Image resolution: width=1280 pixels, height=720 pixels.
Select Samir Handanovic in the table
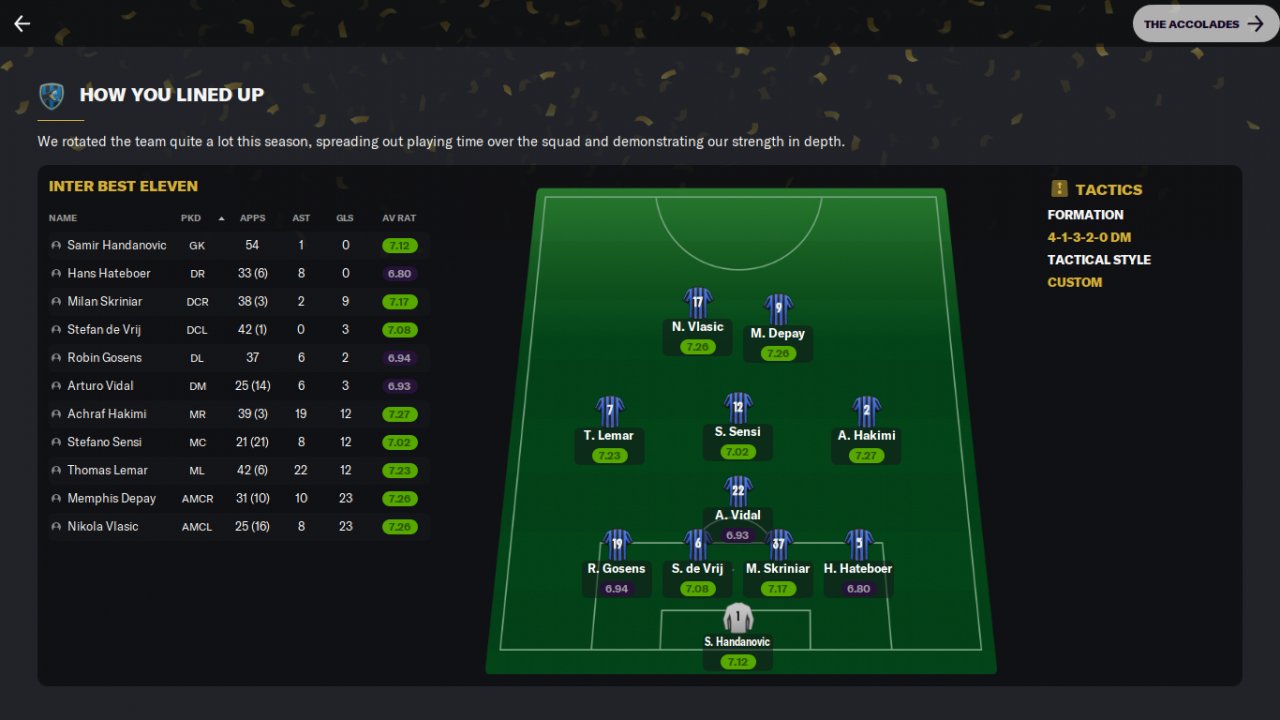[116, 245]
